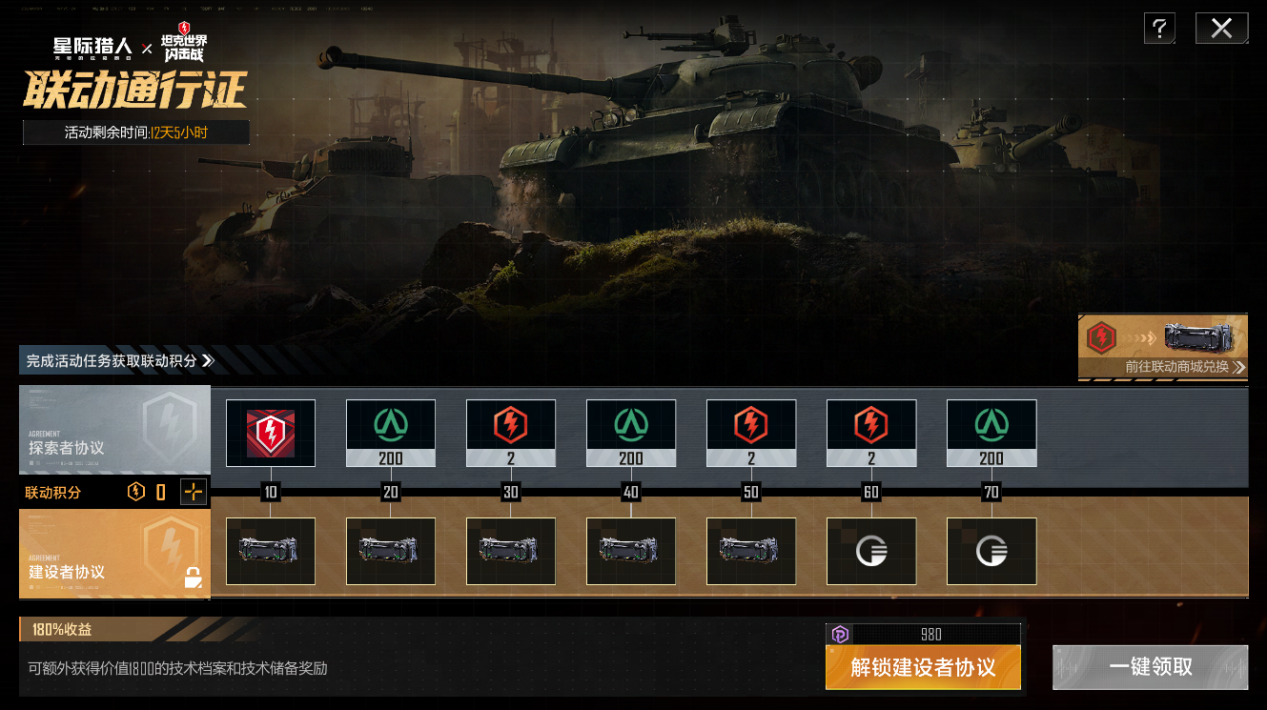Image resolution: width=1267 pixels, height=710 pixels.
Task: Select the red badge reward at tier 10
Action: pyautogui.click(x=270, y=433)
